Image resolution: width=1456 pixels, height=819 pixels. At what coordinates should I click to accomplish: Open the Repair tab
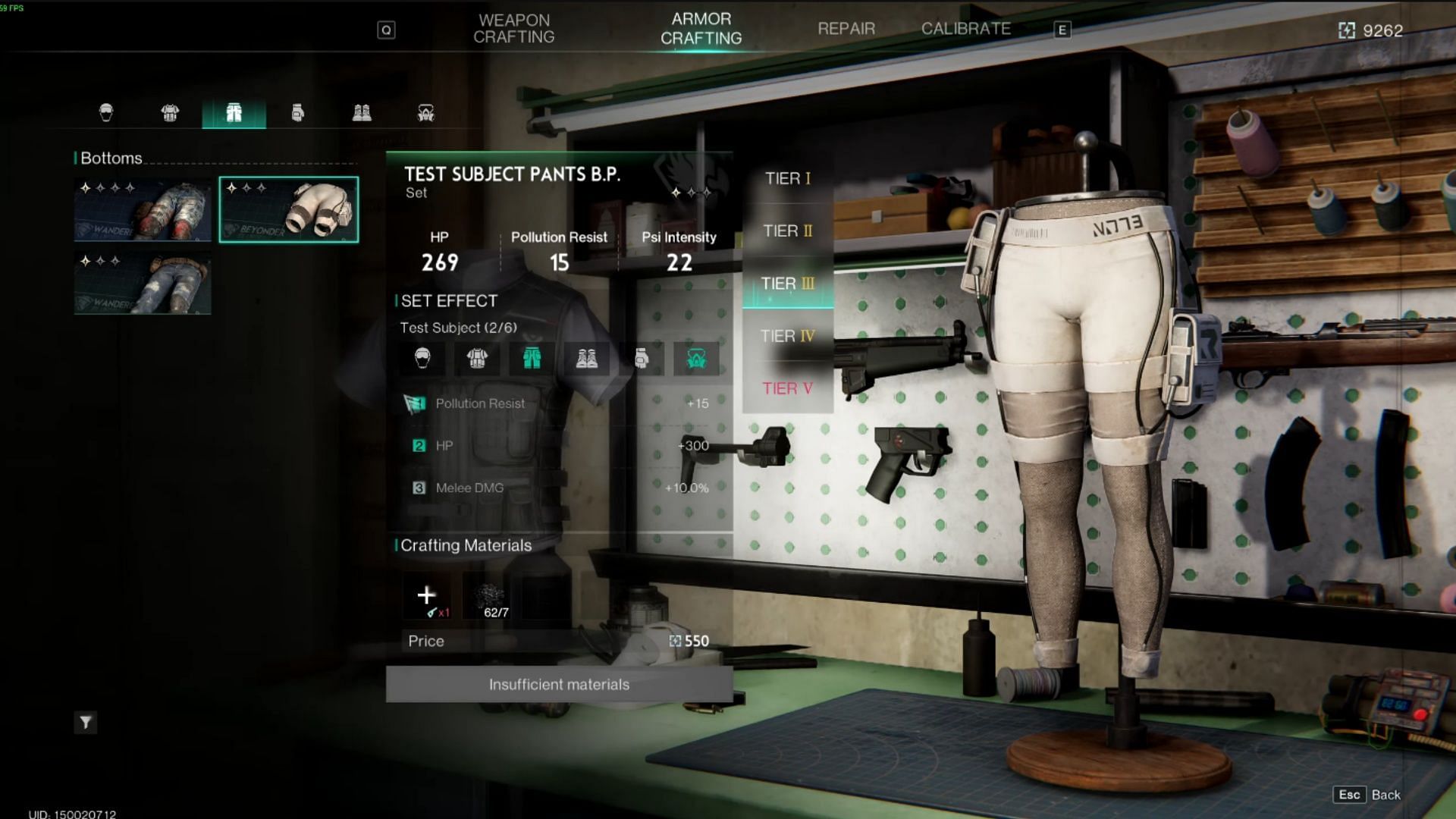click(x=846, y=29)
